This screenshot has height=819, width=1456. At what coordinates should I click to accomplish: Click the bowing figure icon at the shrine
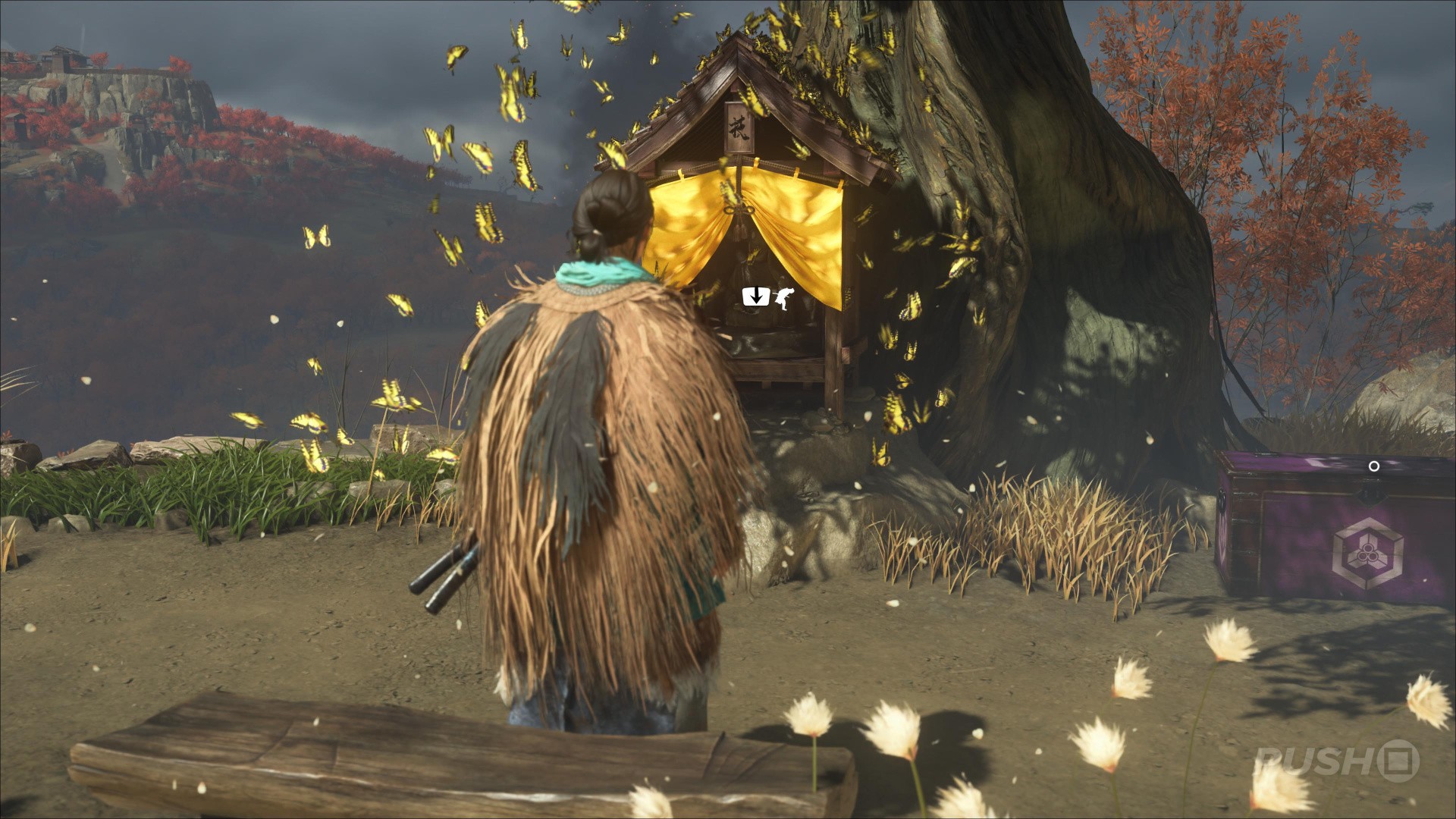[x=780, y=297]
